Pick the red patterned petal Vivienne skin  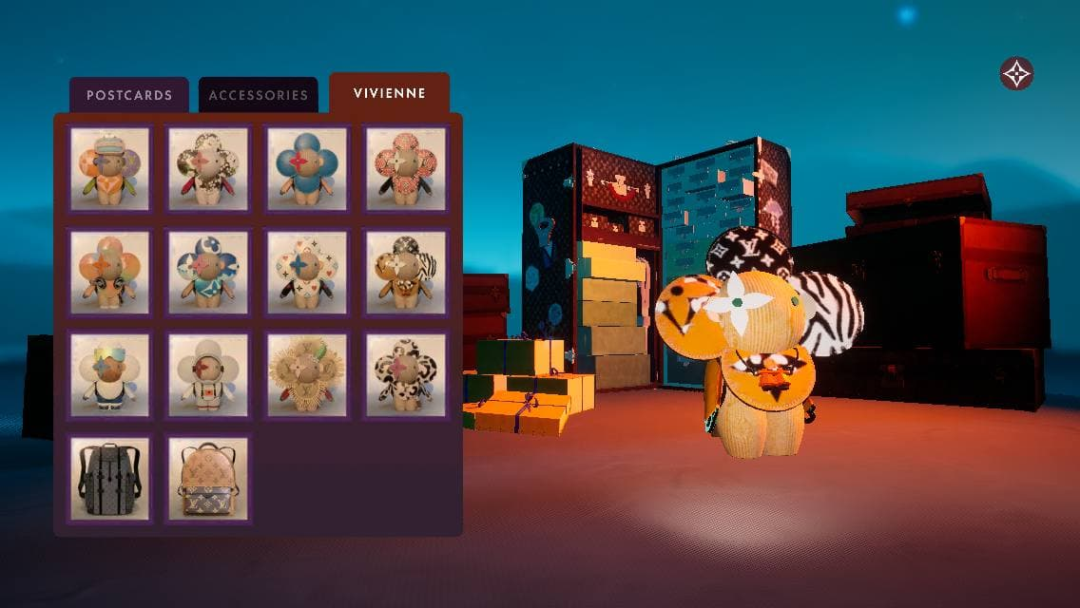405,168
